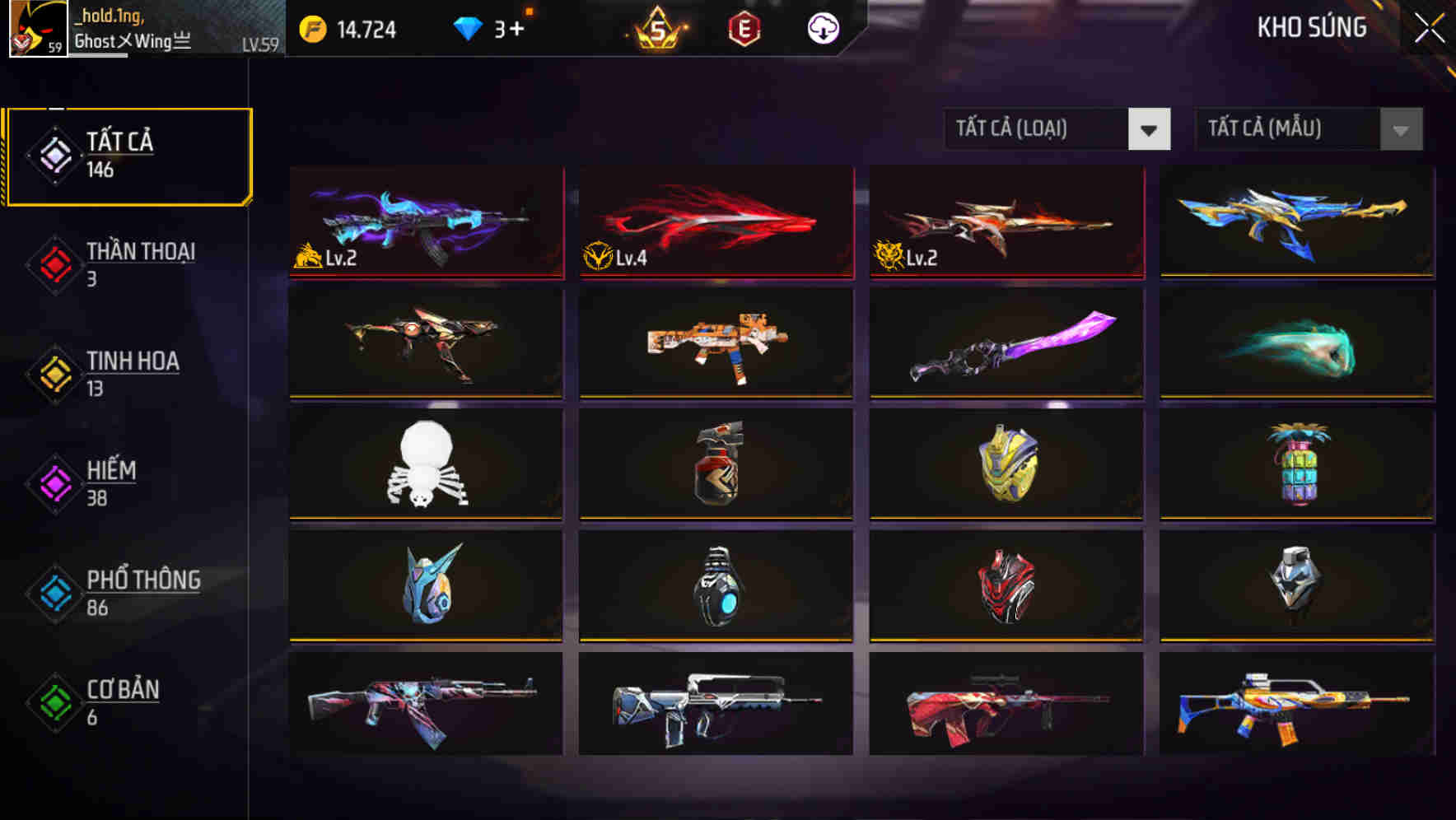
Task: Open the player avatar profile icon
Action: click(37, 30)
